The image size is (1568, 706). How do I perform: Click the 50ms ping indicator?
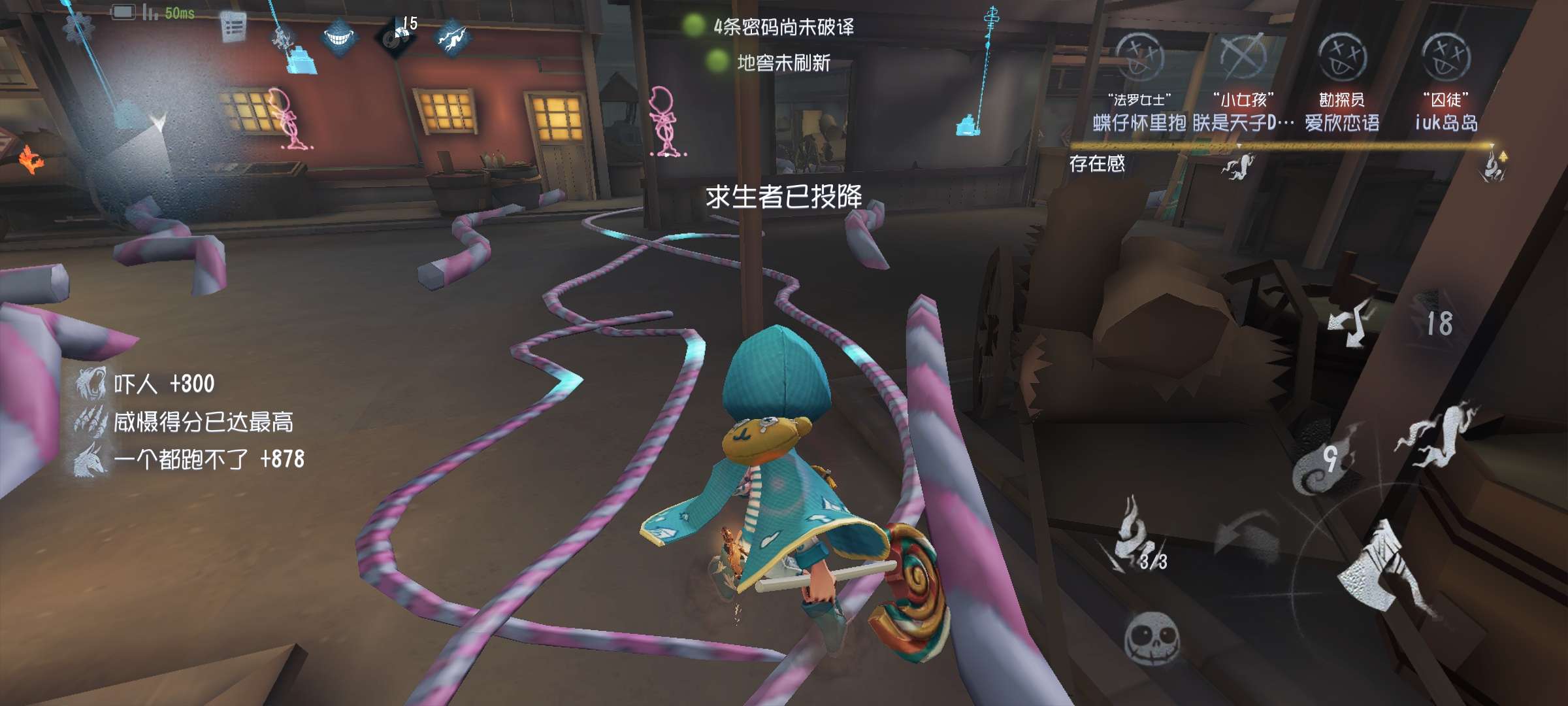click(x=176, y=12)
